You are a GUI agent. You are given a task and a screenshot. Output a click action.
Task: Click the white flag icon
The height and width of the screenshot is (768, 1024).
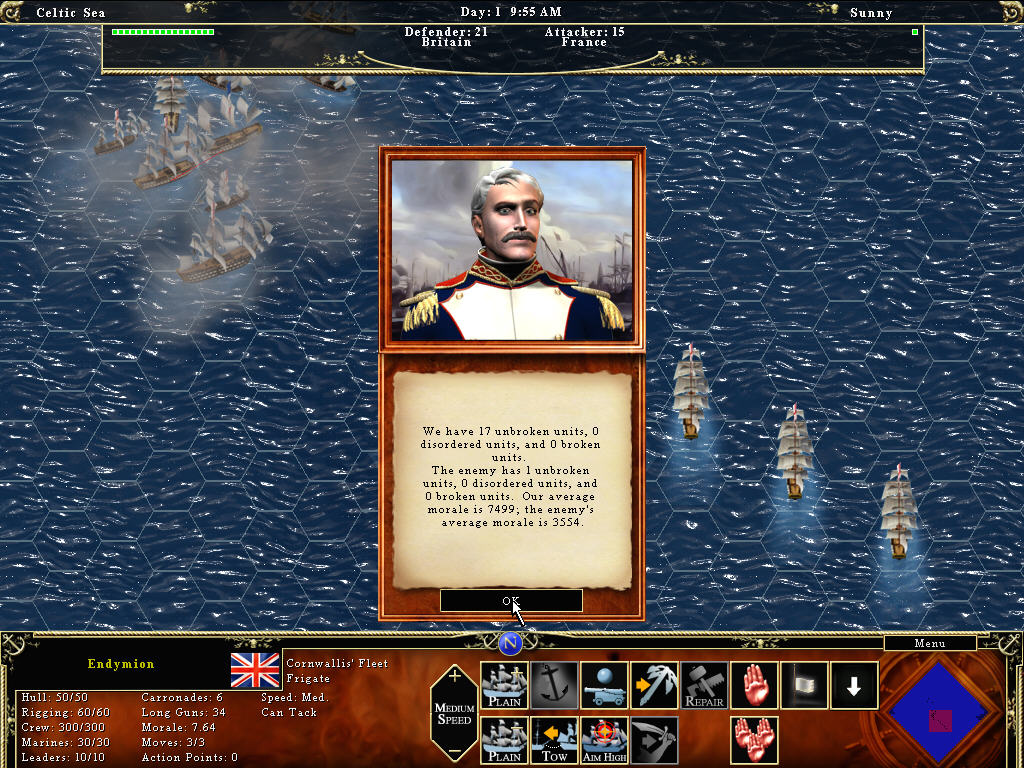point(805,686)
